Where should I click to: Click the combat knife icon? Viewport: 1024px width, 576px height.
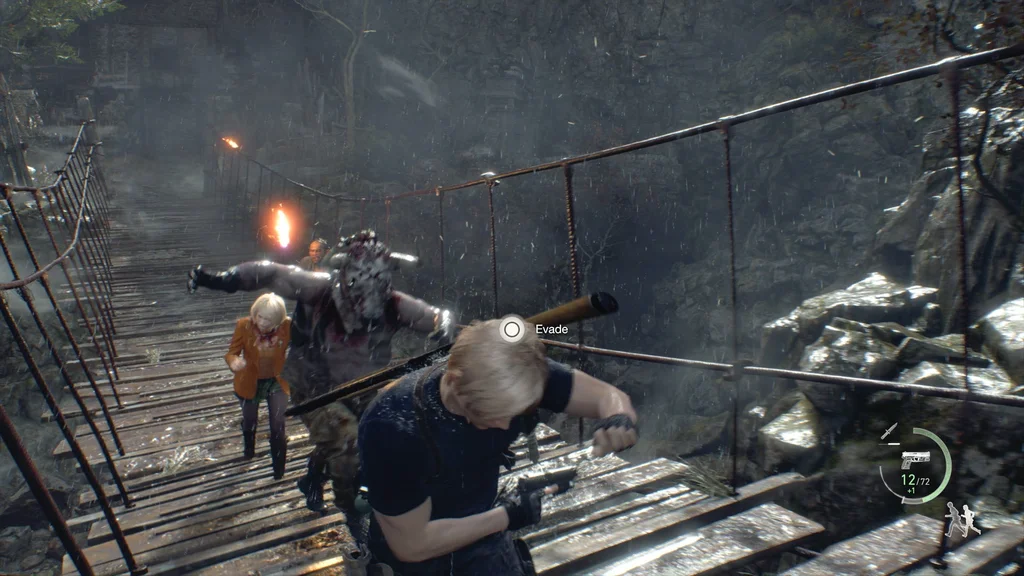click(x=889, y=431)
